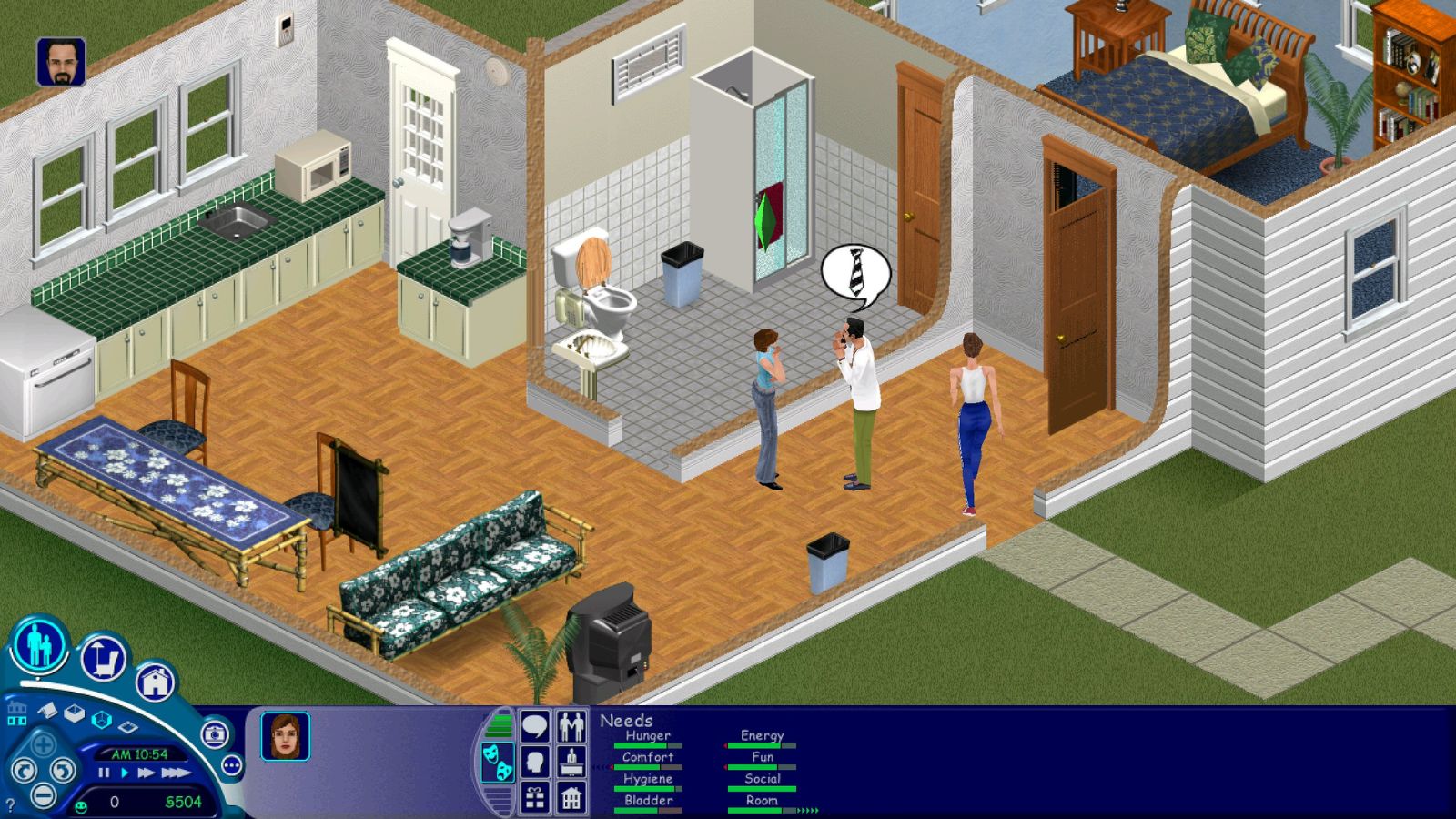Select ultra speed playback
This screenshot has width=1456, height=819.
pos(176,772)
